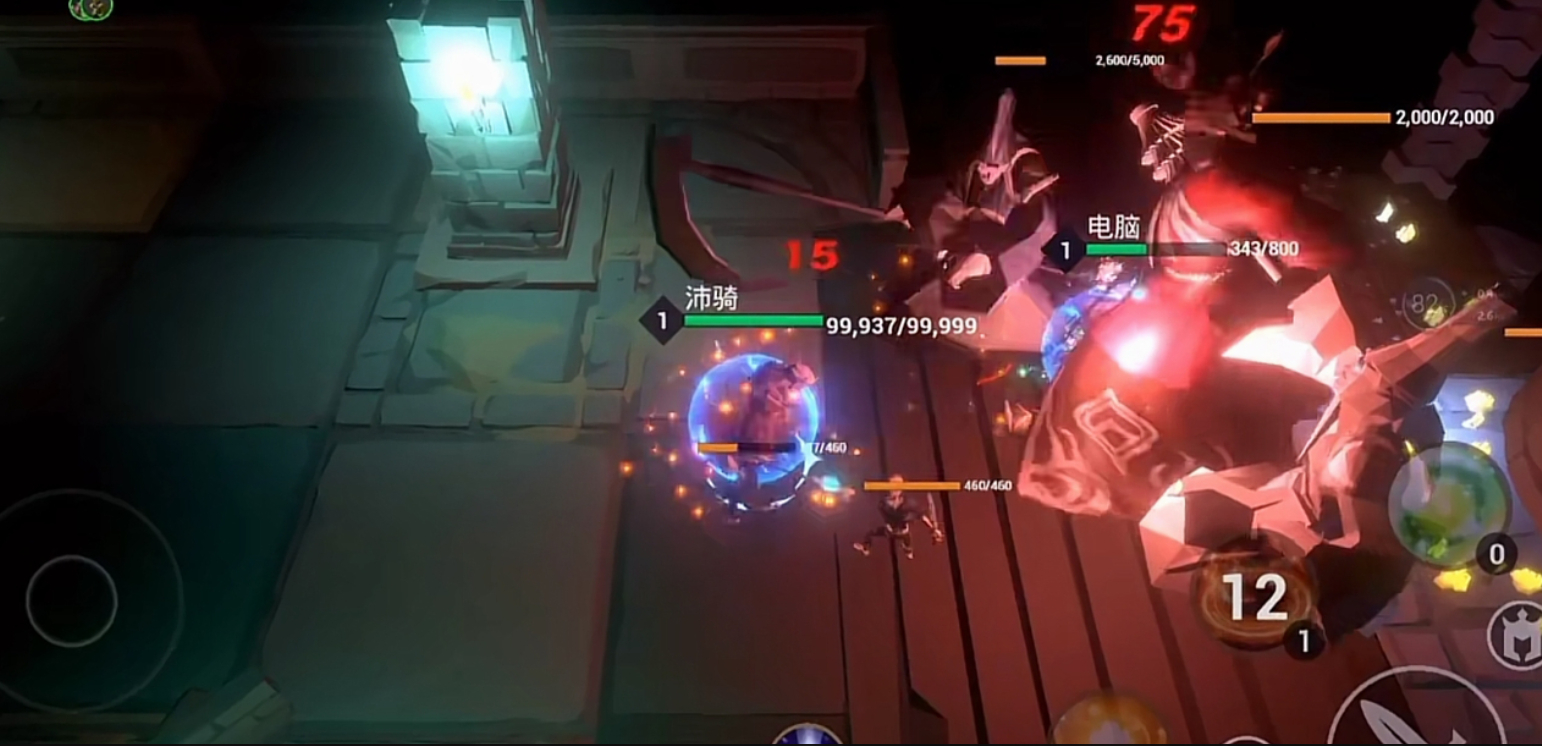Activate the skill showing 12 cooldown
The width and height of the screenshot is (1542, 746).
[x=1256, y=597]
